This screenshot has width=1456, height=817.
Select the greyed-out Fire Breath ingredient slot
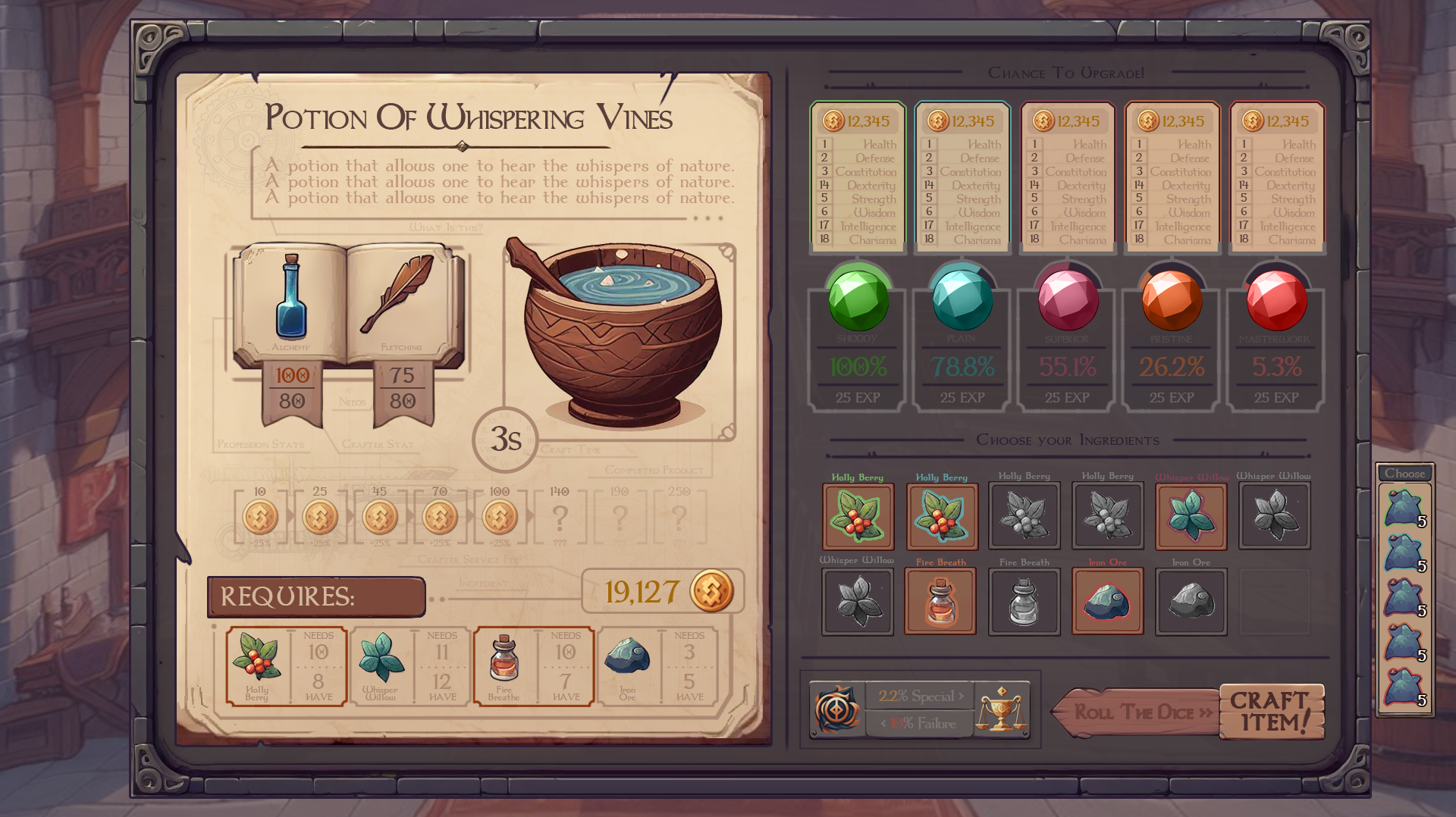click(x=1024, y=602)
